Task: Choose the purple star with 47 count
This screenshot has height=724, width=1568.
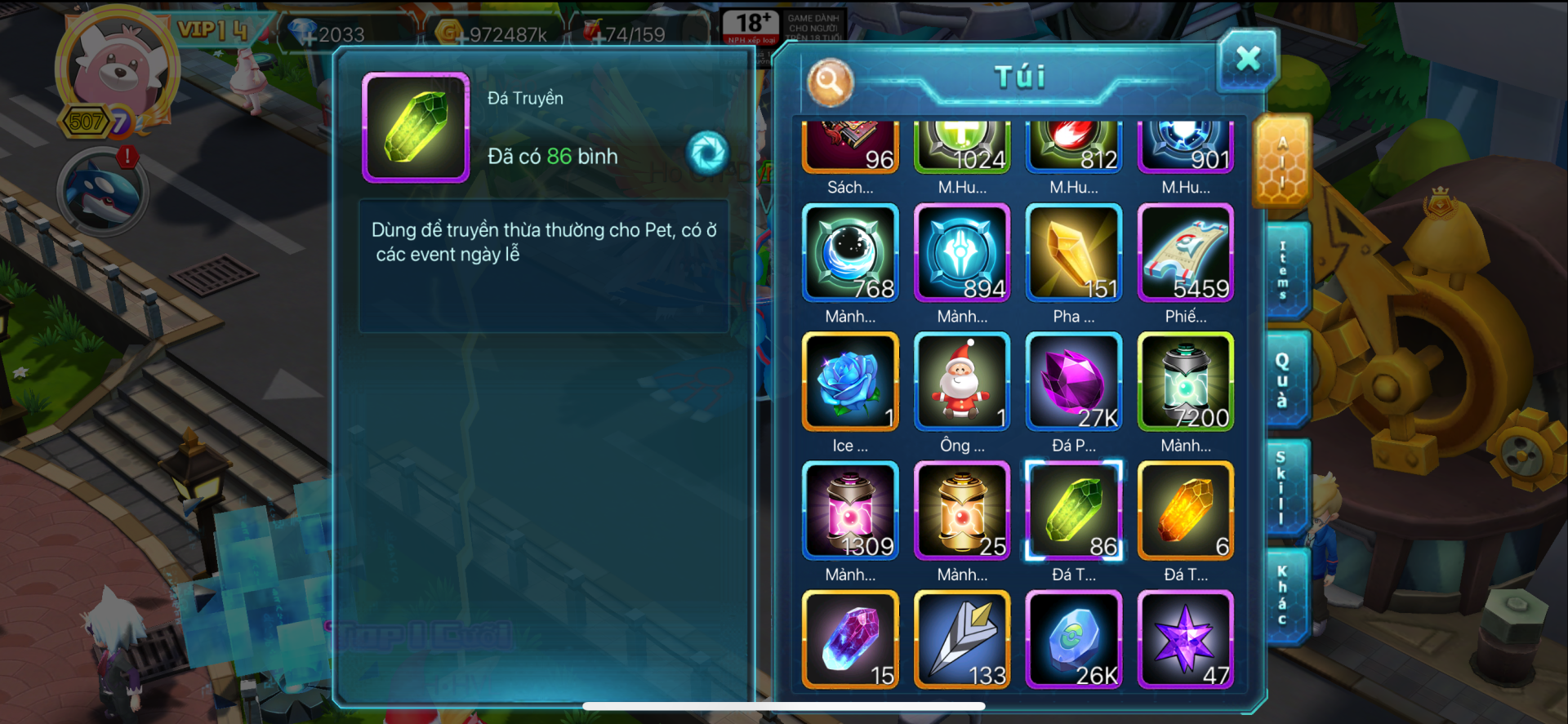Action: click(1185, 640)
